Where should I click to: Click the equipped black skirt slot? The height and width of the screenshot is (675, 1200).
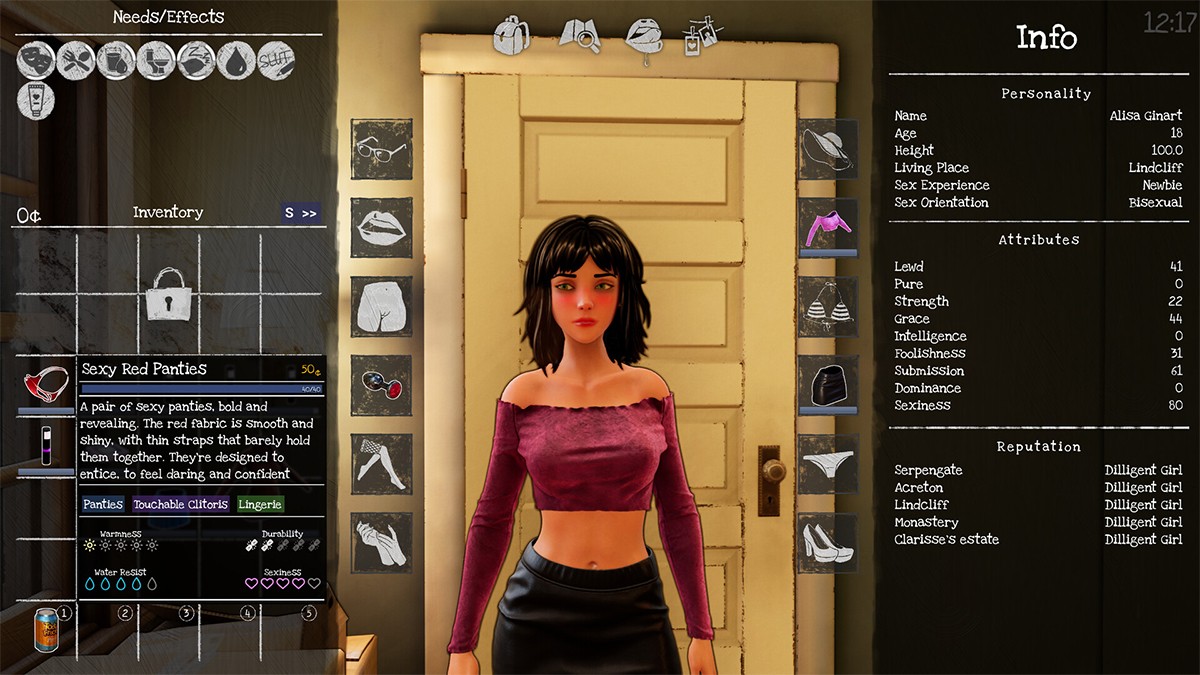tap(828, 385)
